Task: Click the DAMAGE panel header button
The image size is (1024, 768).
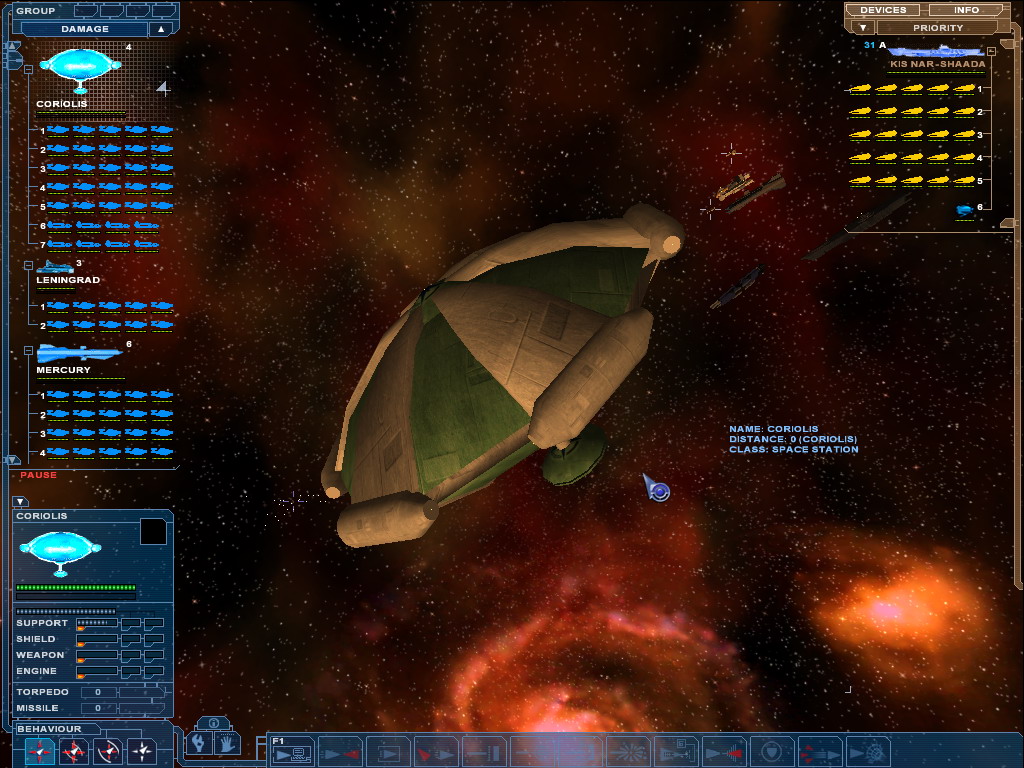Action: 85,29
